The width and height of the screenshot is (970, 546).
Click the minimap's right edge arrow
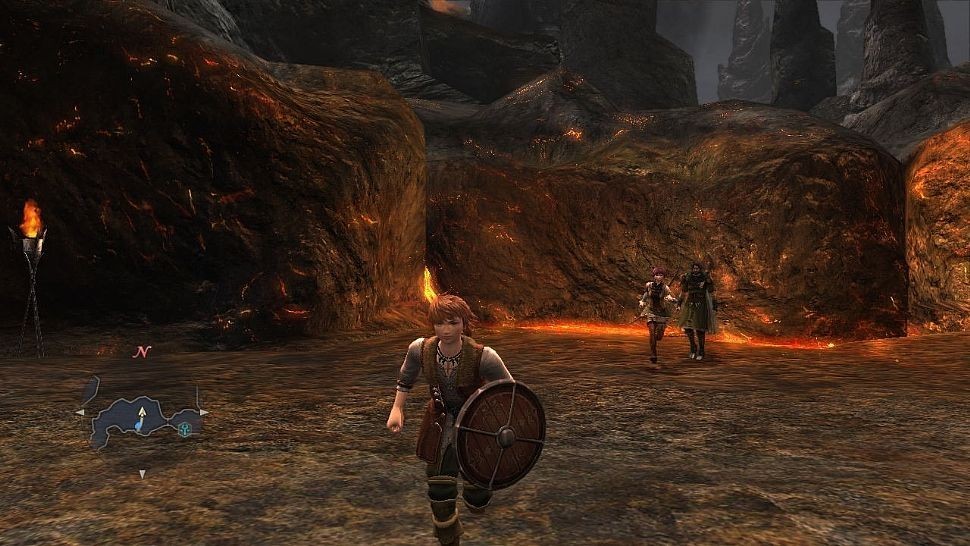(205, 412)
